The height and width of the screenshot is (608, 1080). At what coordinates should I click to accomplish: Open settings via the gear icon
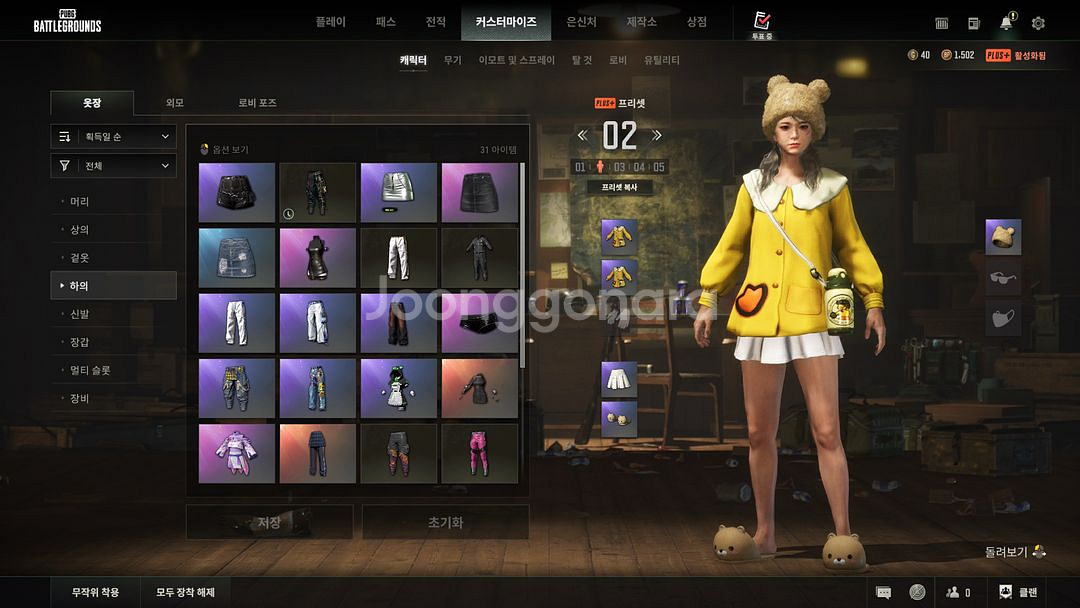1038,23
